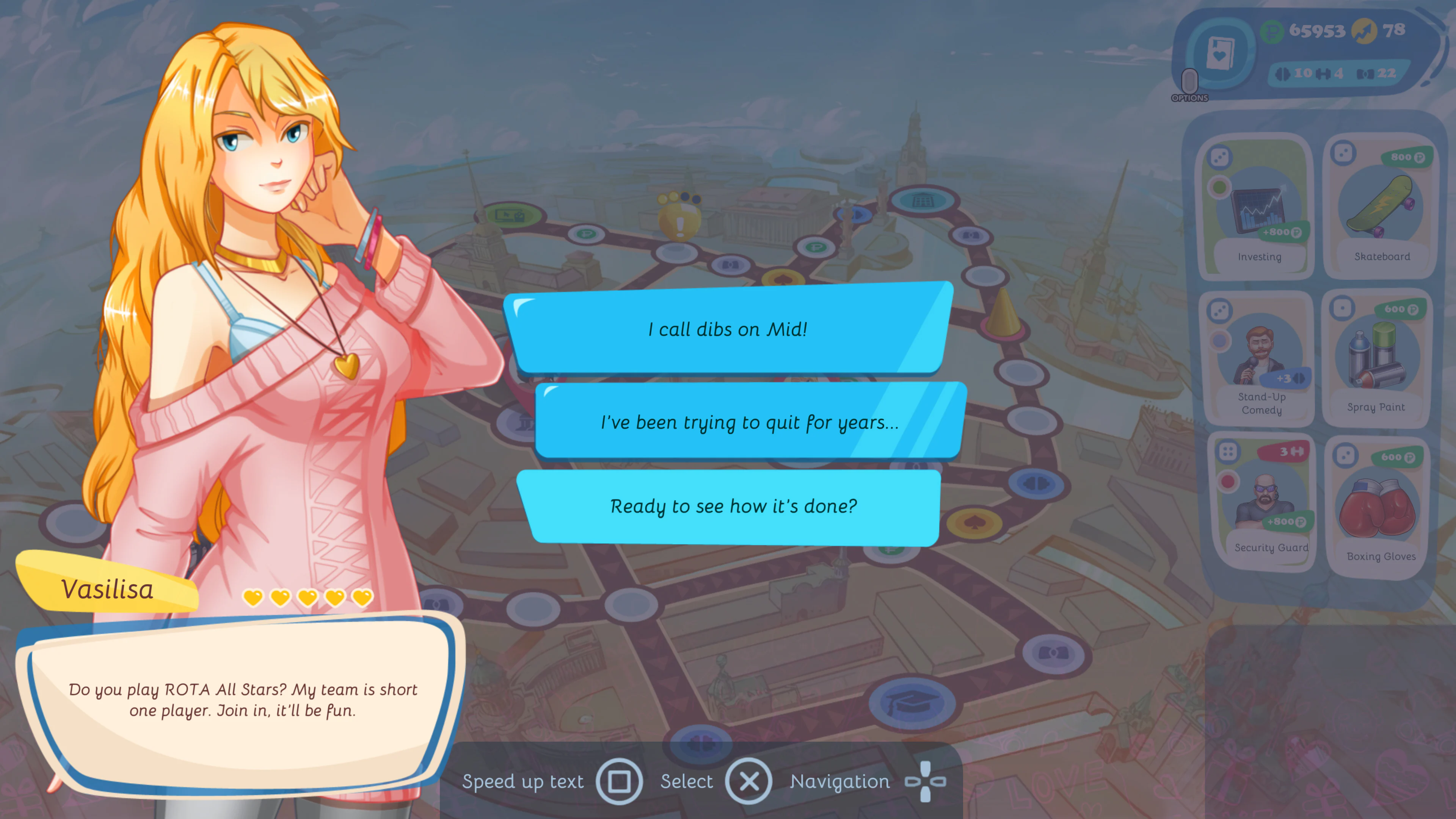Click the green ruble currency icon
Screen dimensions: 1456x819
(1272, 31)
